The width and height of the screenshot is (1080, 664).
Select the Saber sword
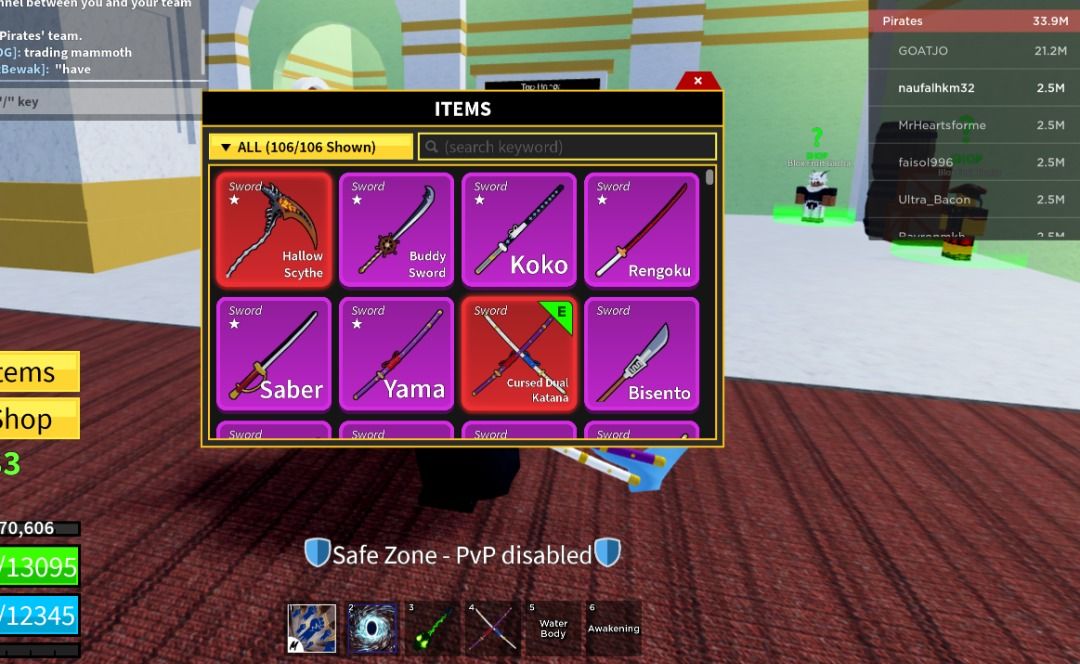(274, 354)
